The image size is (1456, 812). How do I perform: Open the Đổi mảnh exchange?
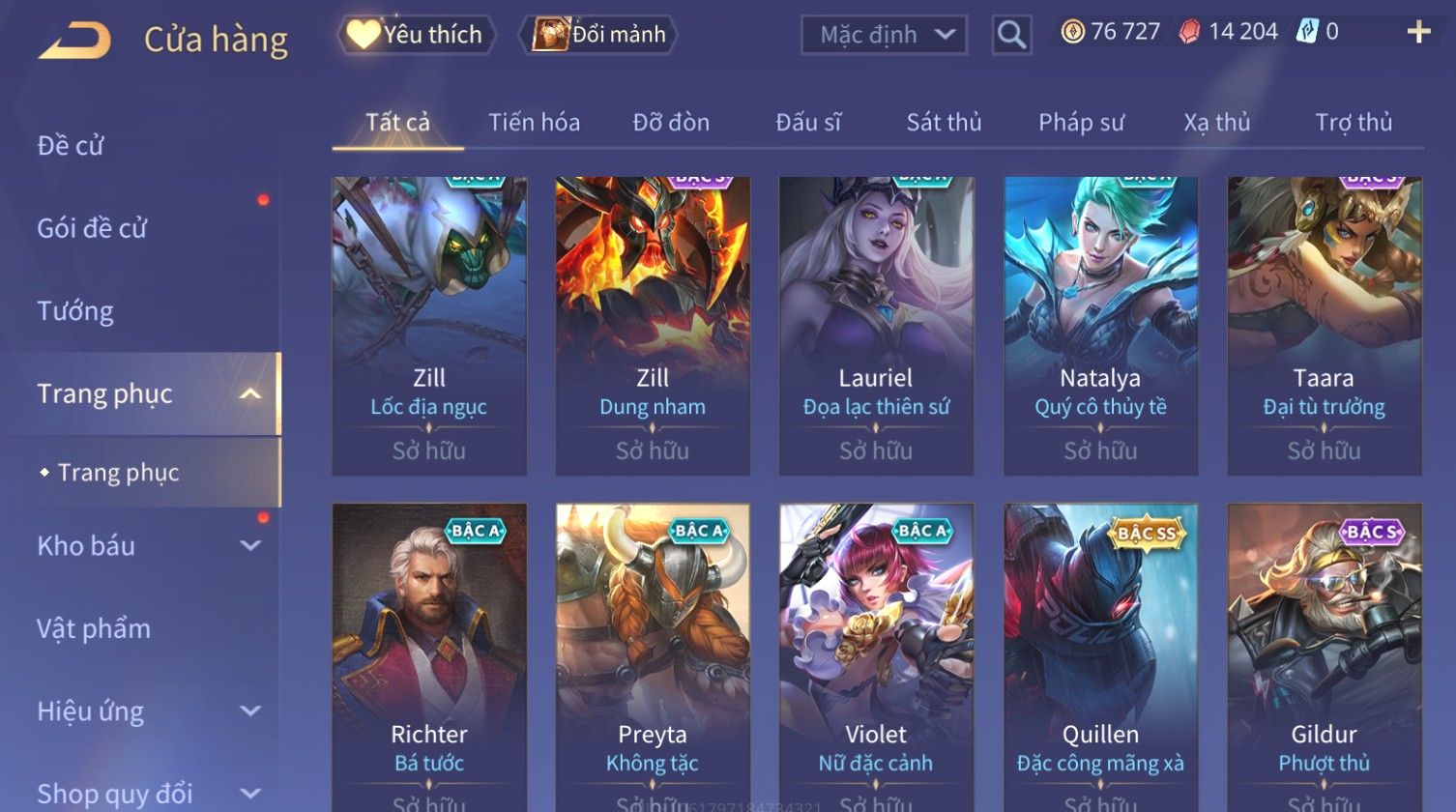(599, 35)
